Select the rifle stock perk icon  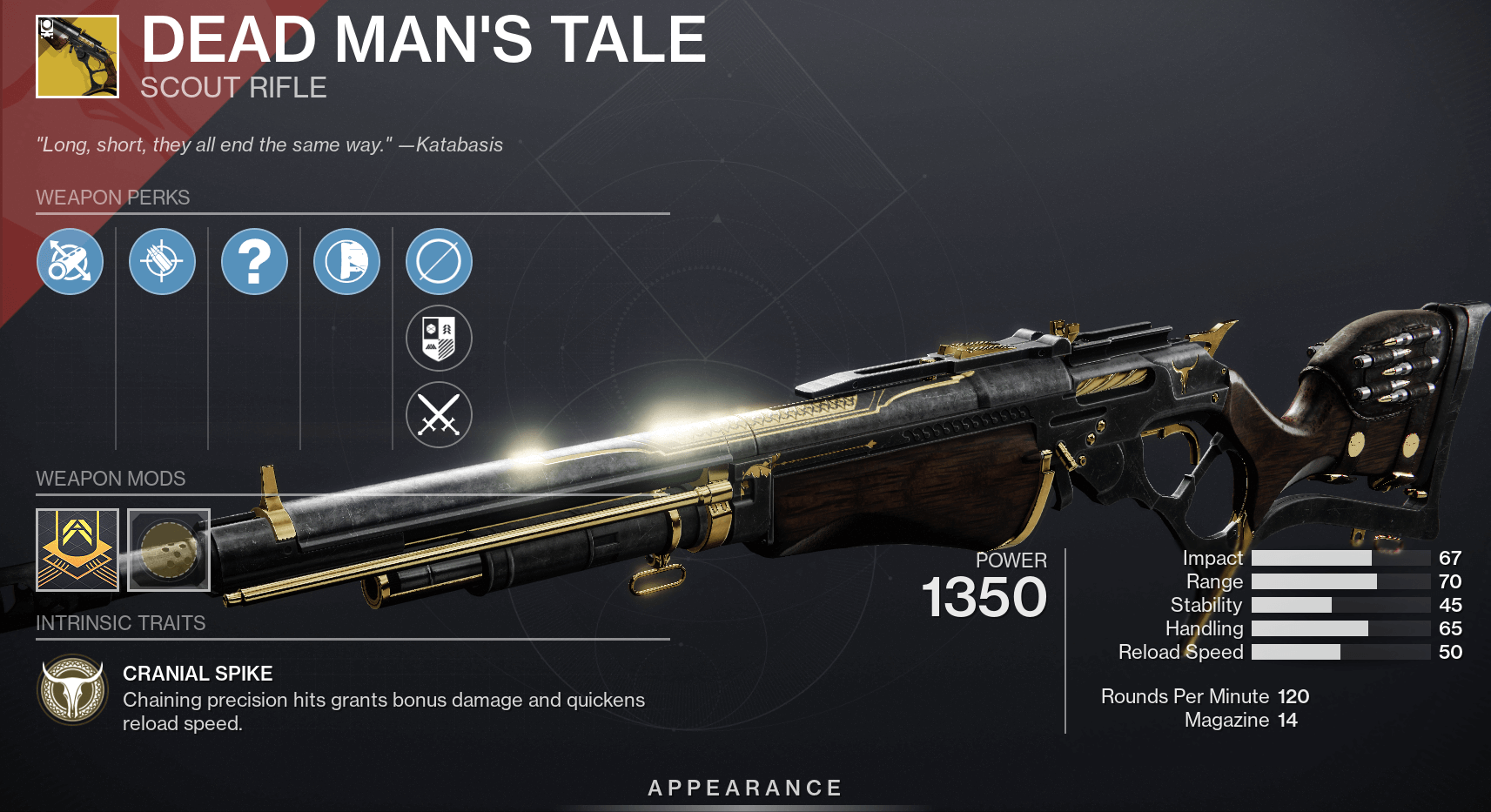click(x=346, y=261)
